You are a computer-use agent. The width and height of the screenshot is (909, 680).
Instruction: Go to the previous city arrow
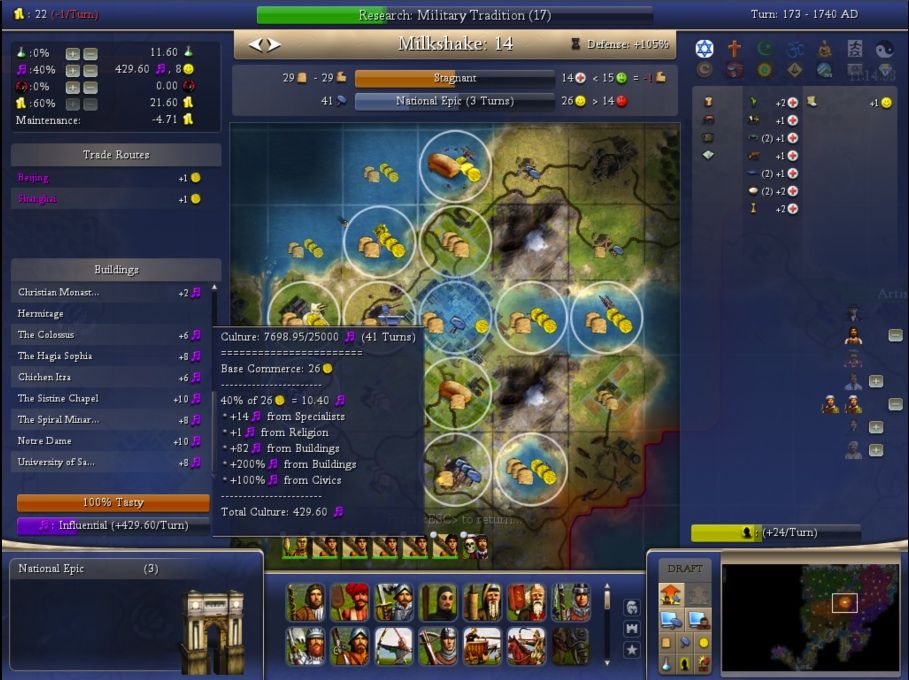tap(255, 44)
